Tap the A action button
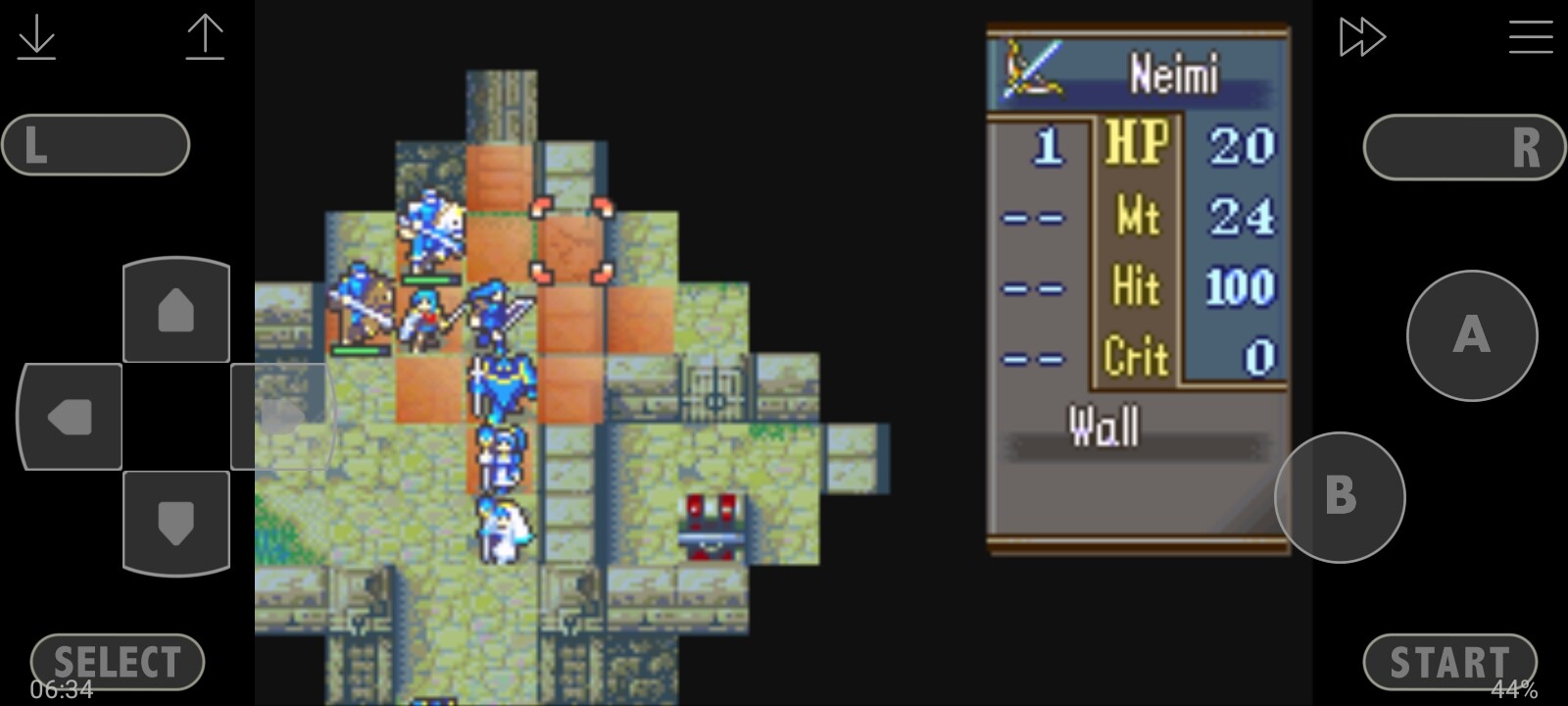This screenshot has height=706, width=1568. pyautogui.click(x=1471, y=335)
